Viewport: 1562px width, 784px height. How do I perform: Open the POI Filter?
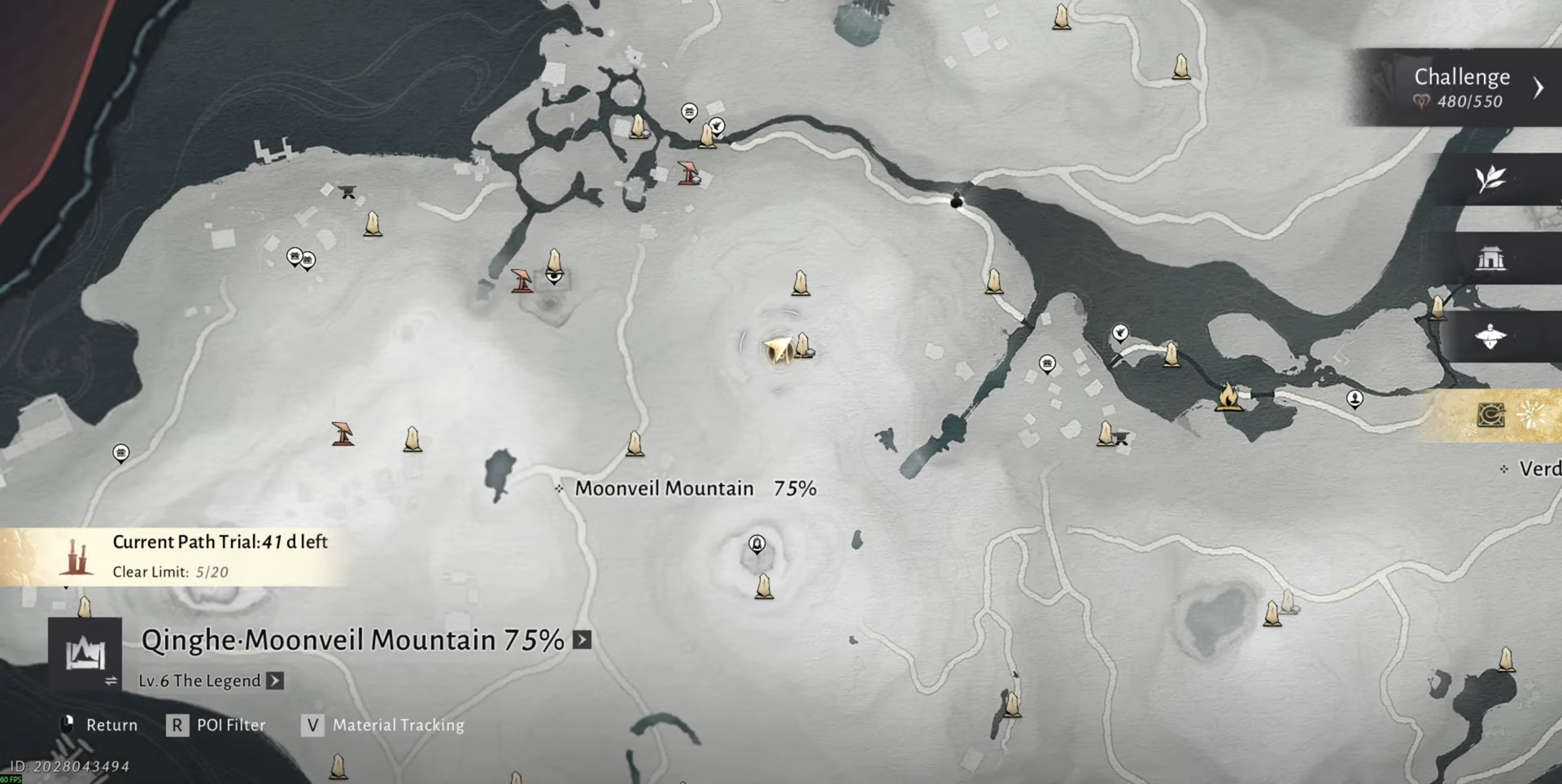pyautogui.click(x=216, y=725)
